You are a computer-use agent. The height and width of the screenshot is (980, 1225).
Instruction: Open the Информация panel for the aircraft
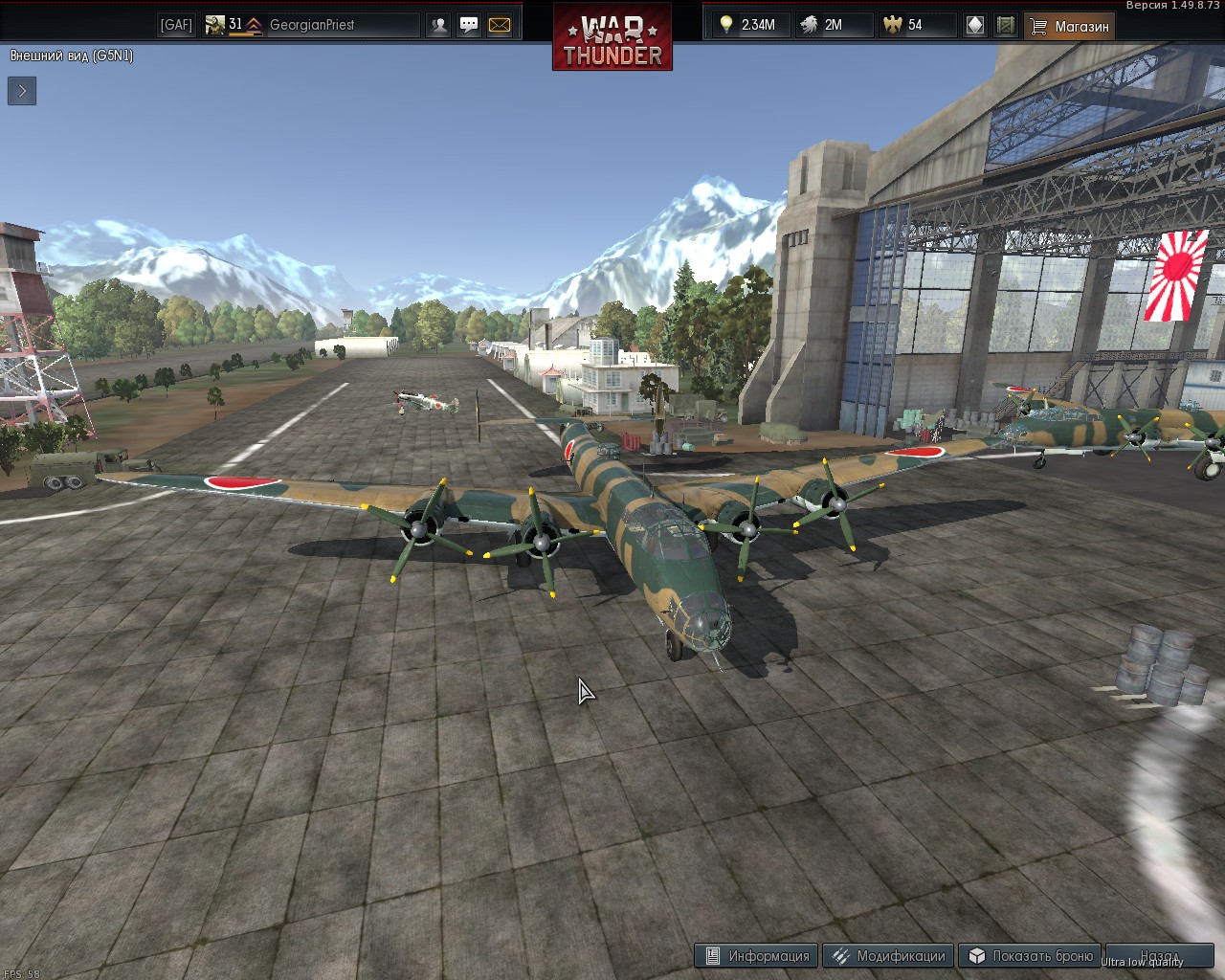pyautogui.click(x=757, y=955)
